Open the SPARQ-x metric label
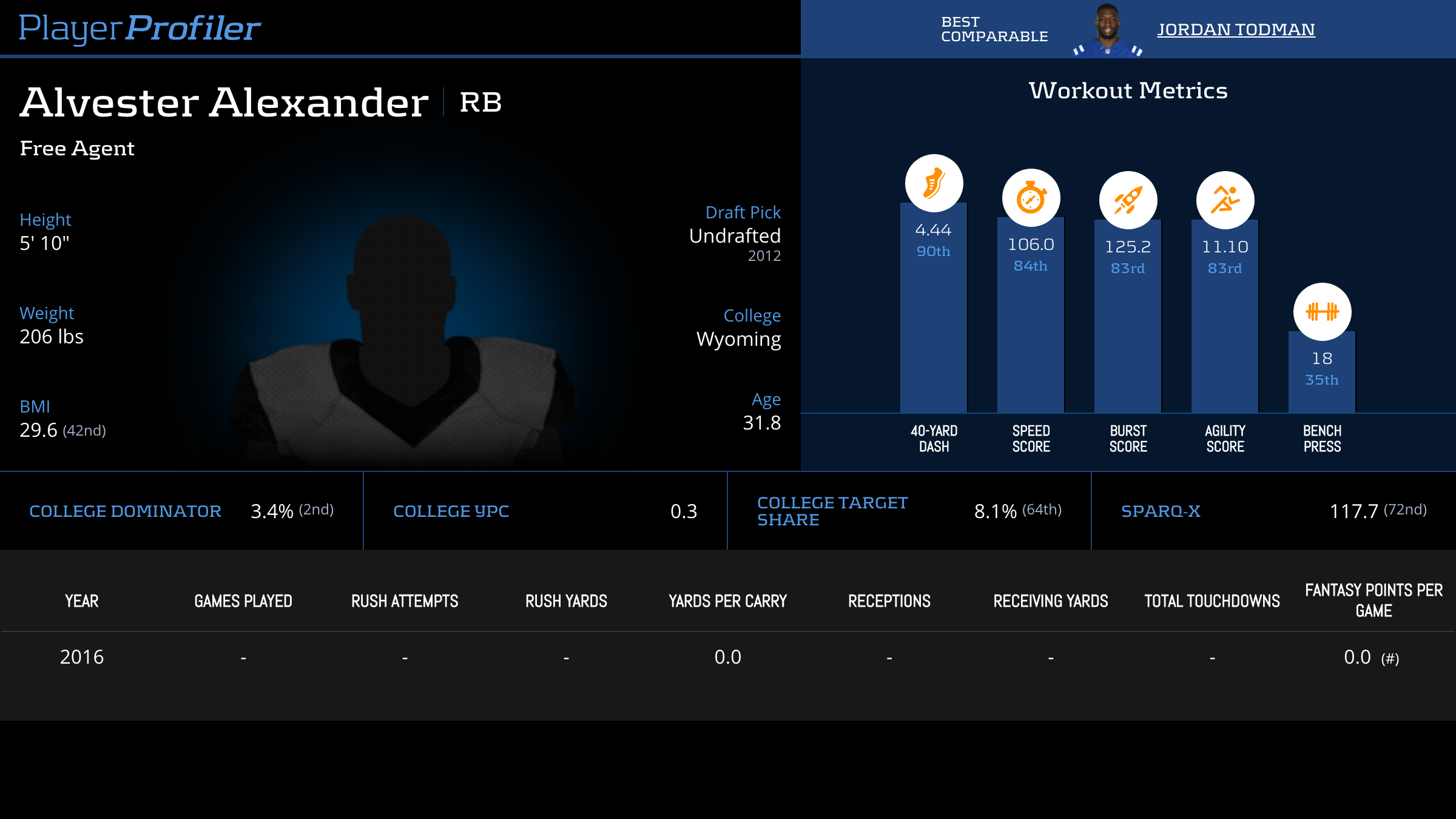This screenshot has width=1456, height=819. coord(1161,511)
